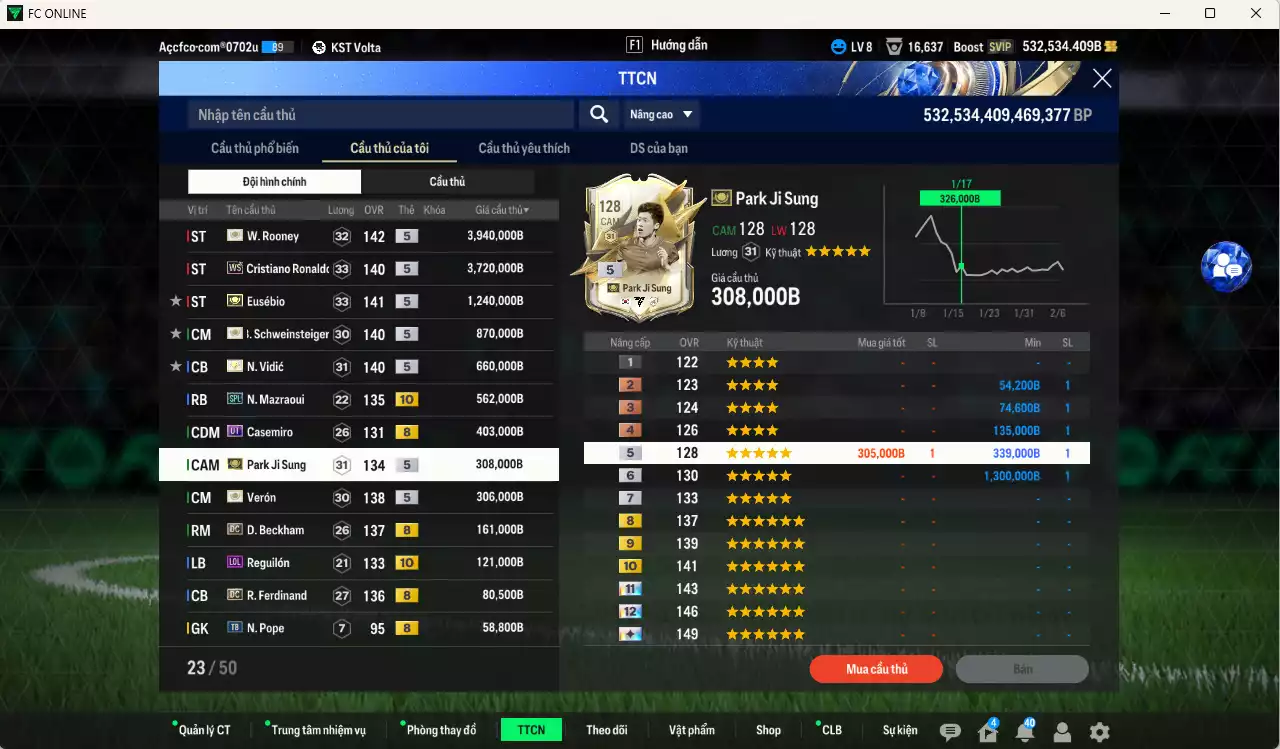
Task: Unfavorite the star beside I. Schweinsteiger
Action: [x=175, y=334]
